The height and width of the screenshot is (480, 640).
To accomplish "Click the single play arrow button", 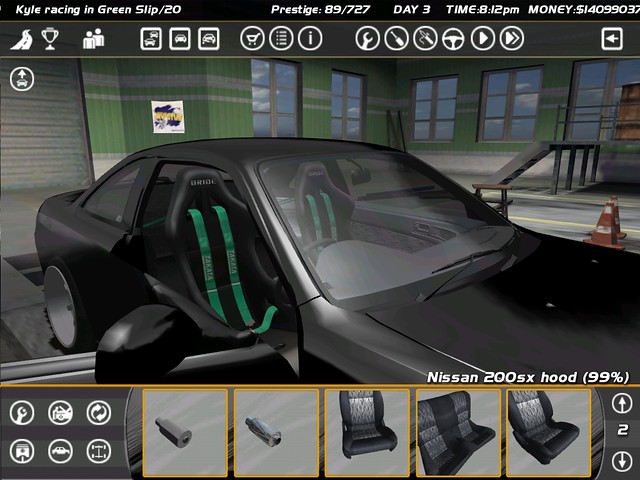I will click(483, 39).
